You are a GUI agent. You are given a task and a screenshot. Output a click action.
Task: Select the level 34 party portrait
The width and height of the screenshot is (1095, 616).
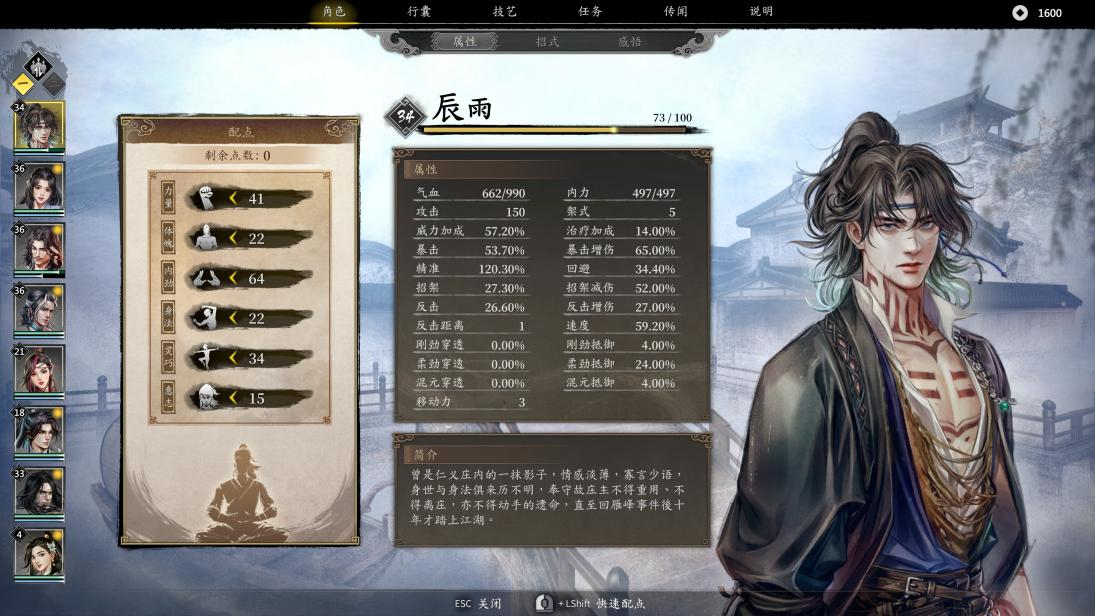[40, 126]
